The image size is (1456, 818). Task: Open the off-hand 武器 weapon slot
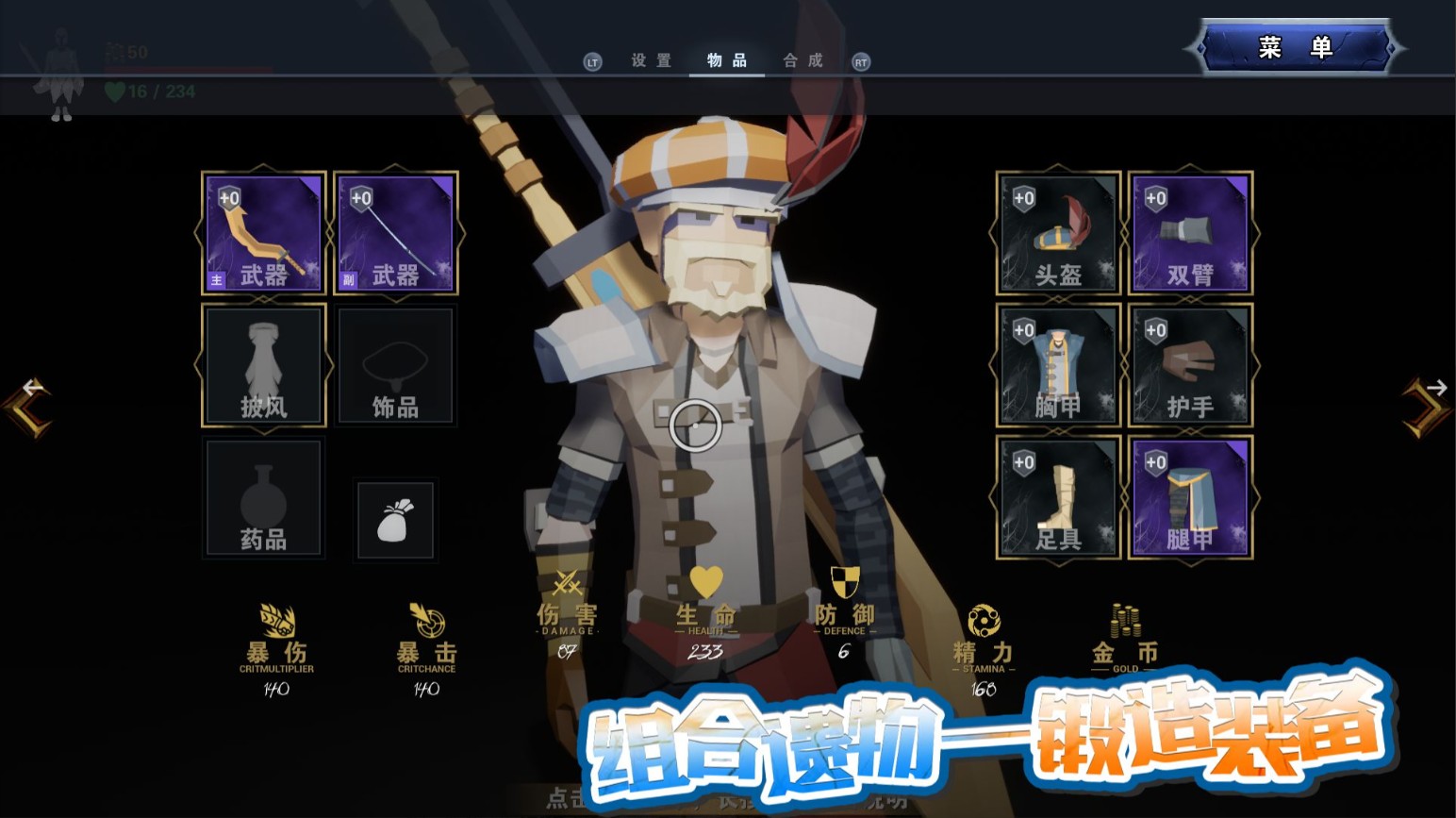pyautogui.click(x=395, y=233)
